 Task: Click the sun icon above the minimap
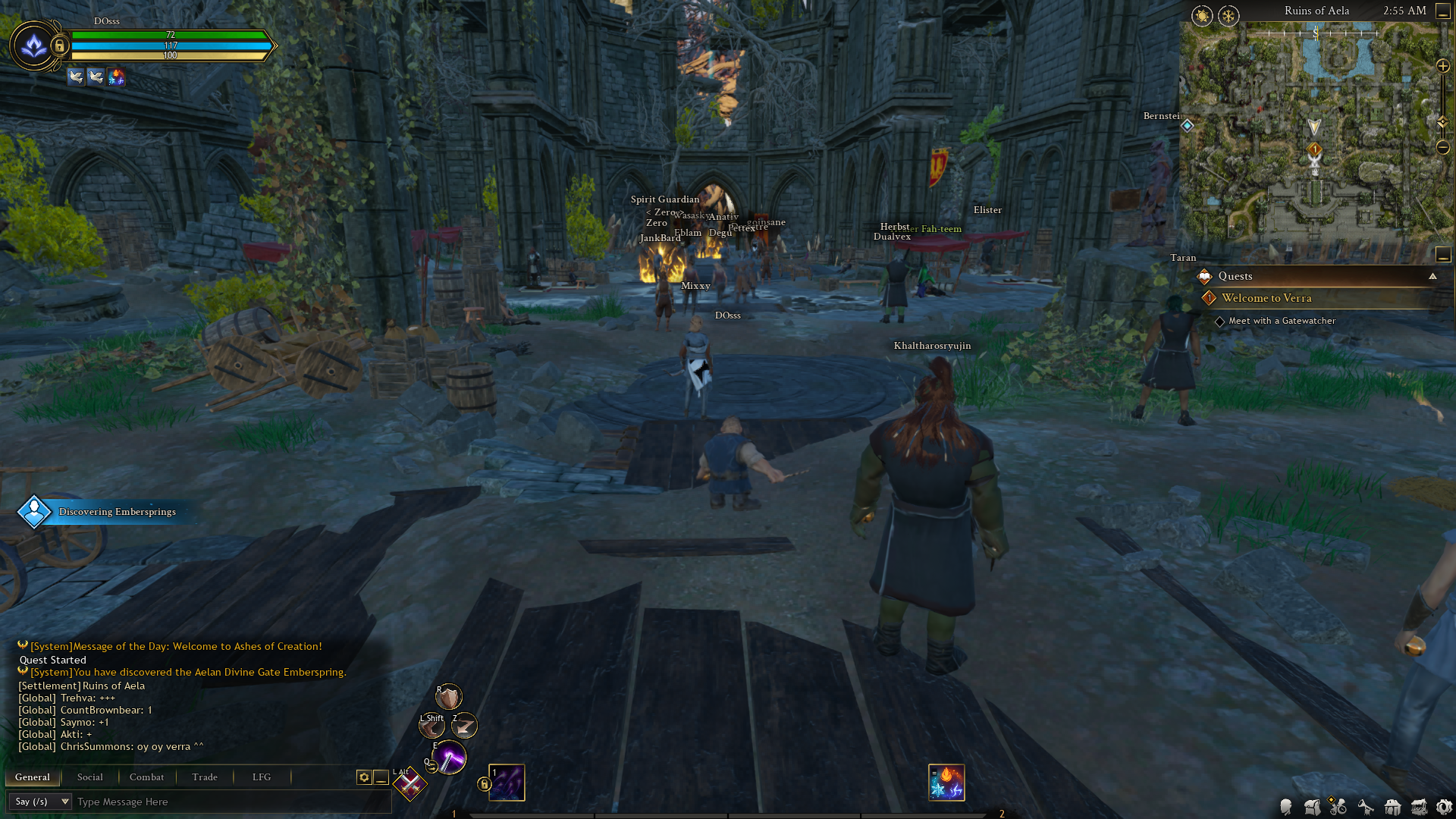(1202, 16)
